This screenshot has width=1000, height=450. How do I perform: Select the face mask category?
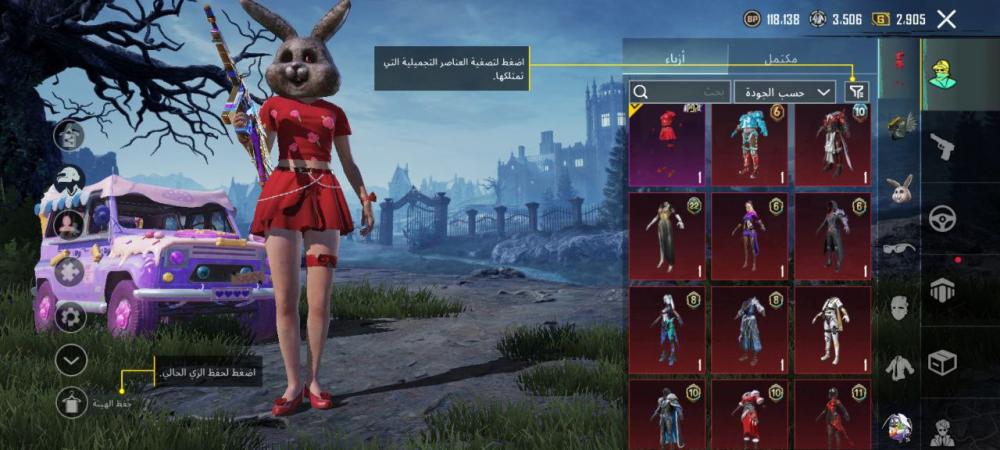(x=900, y=308)
